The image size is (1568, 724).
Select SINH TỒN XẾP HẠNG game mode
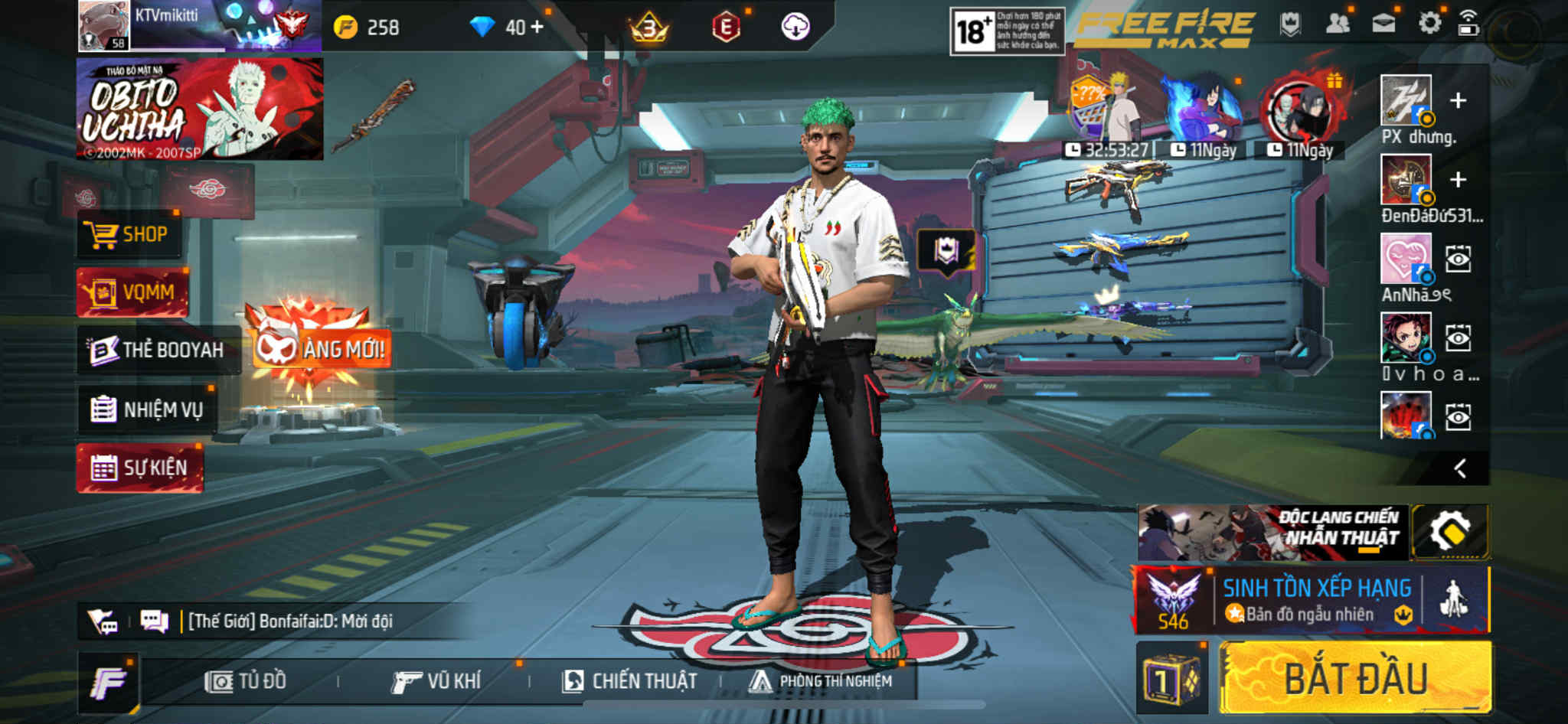(1314, 600)
